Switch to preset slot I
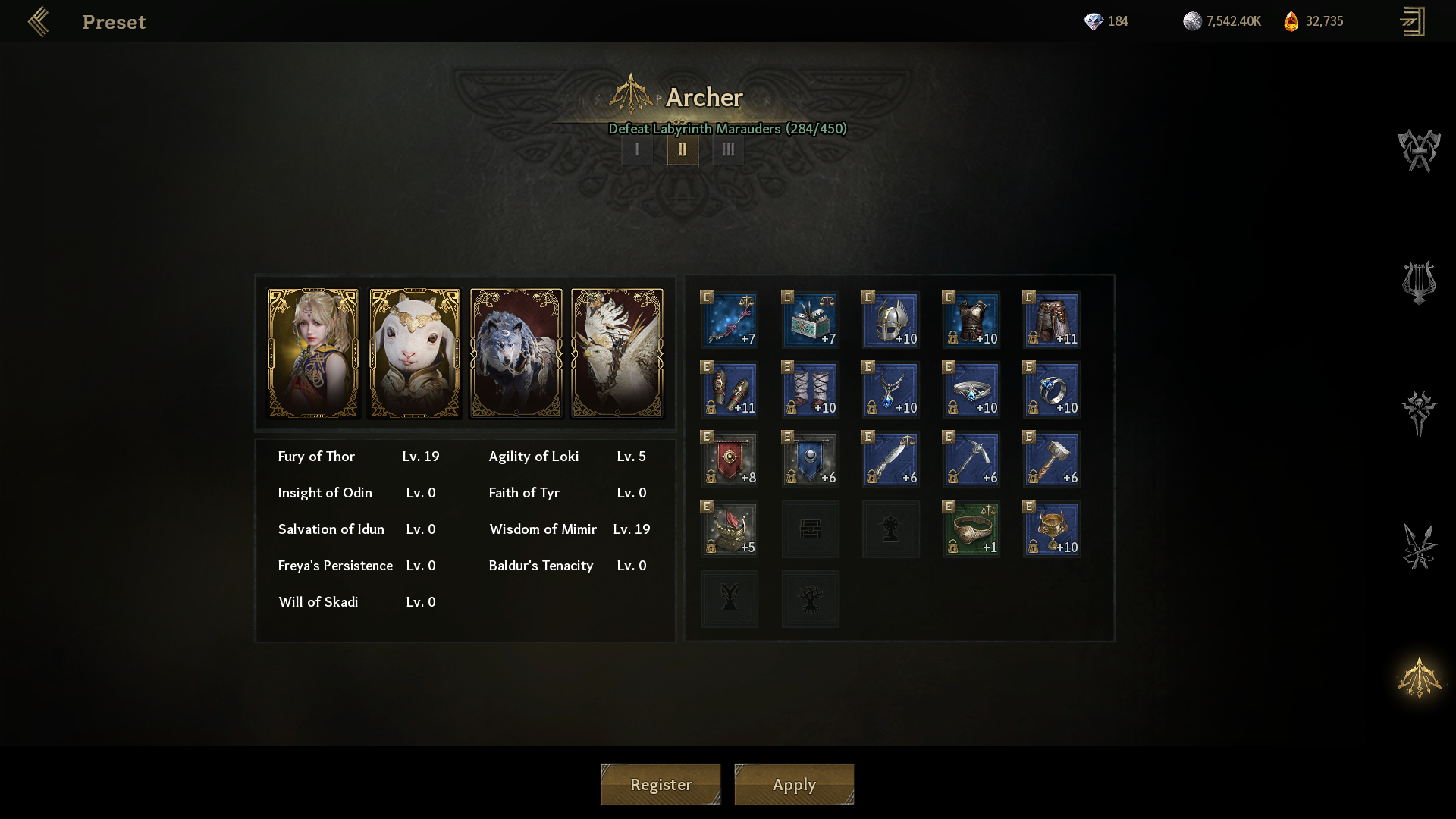 tap(637, 149)
